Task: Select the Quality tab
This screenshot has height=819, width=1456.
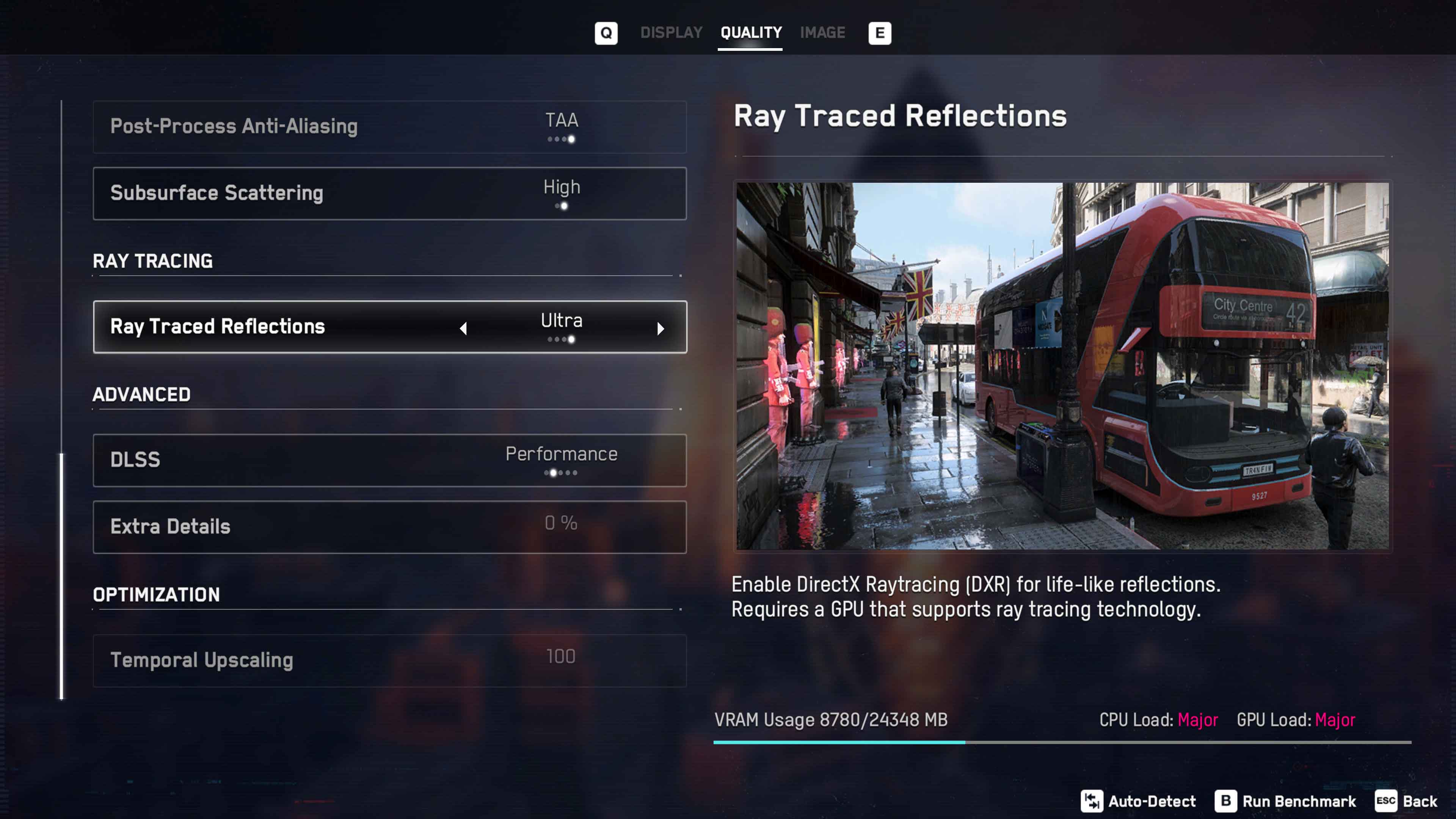Action: [751, 33]
